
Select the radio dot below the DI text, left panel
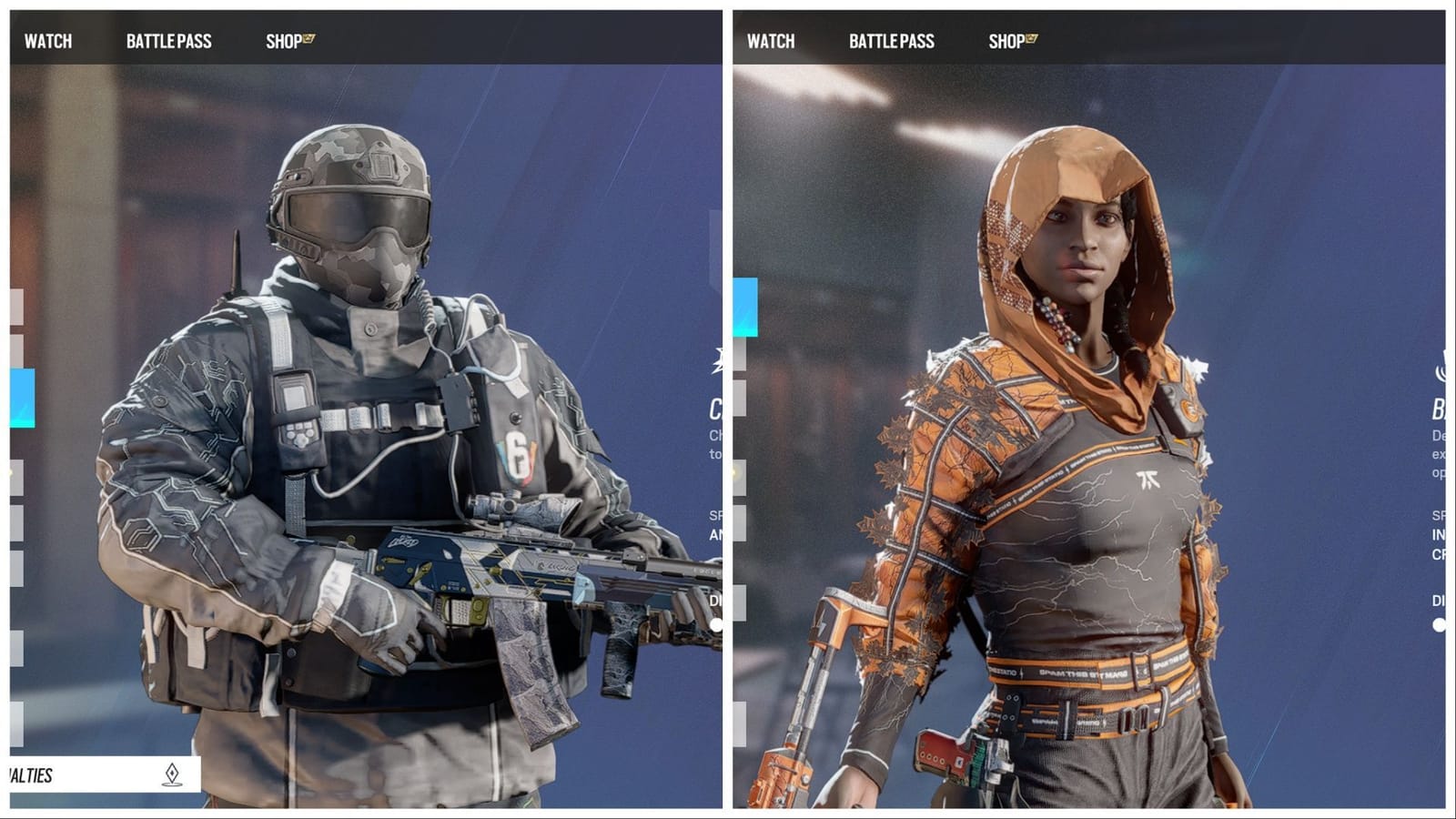pos(716,624)
